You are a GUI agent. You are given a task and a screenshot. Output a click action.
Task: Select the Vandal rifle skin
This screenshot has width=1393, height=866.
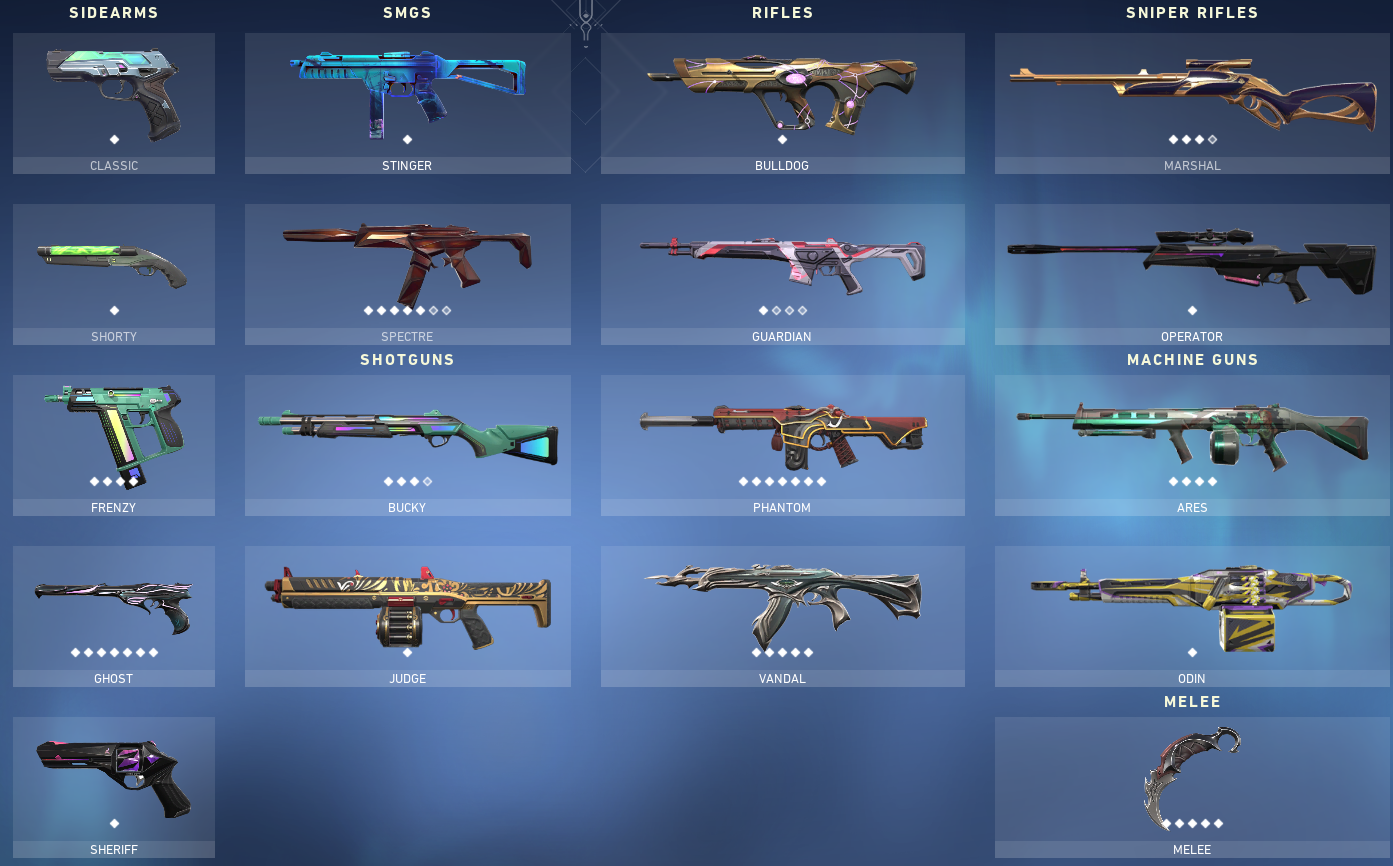[782, 605]
